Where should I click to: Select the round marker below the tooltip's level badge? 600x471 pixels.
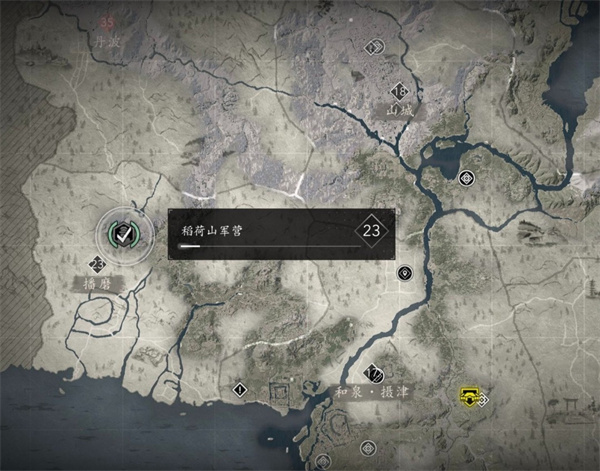click(x=405, y=272)
